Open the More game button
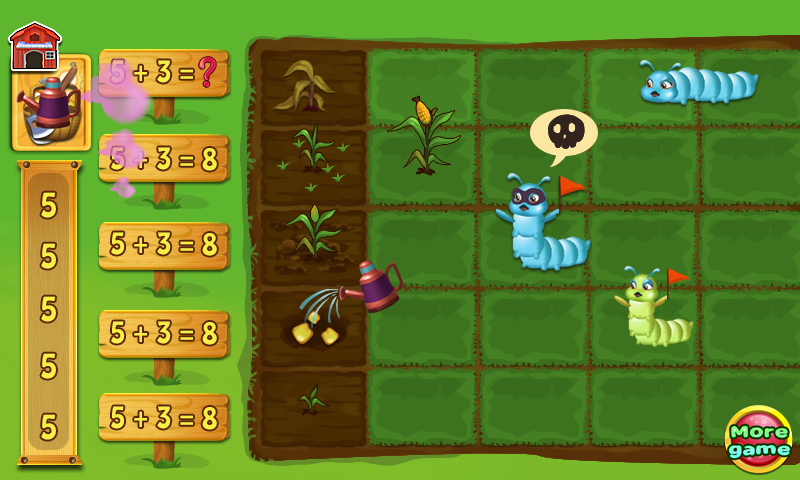 tap(759, 440)
